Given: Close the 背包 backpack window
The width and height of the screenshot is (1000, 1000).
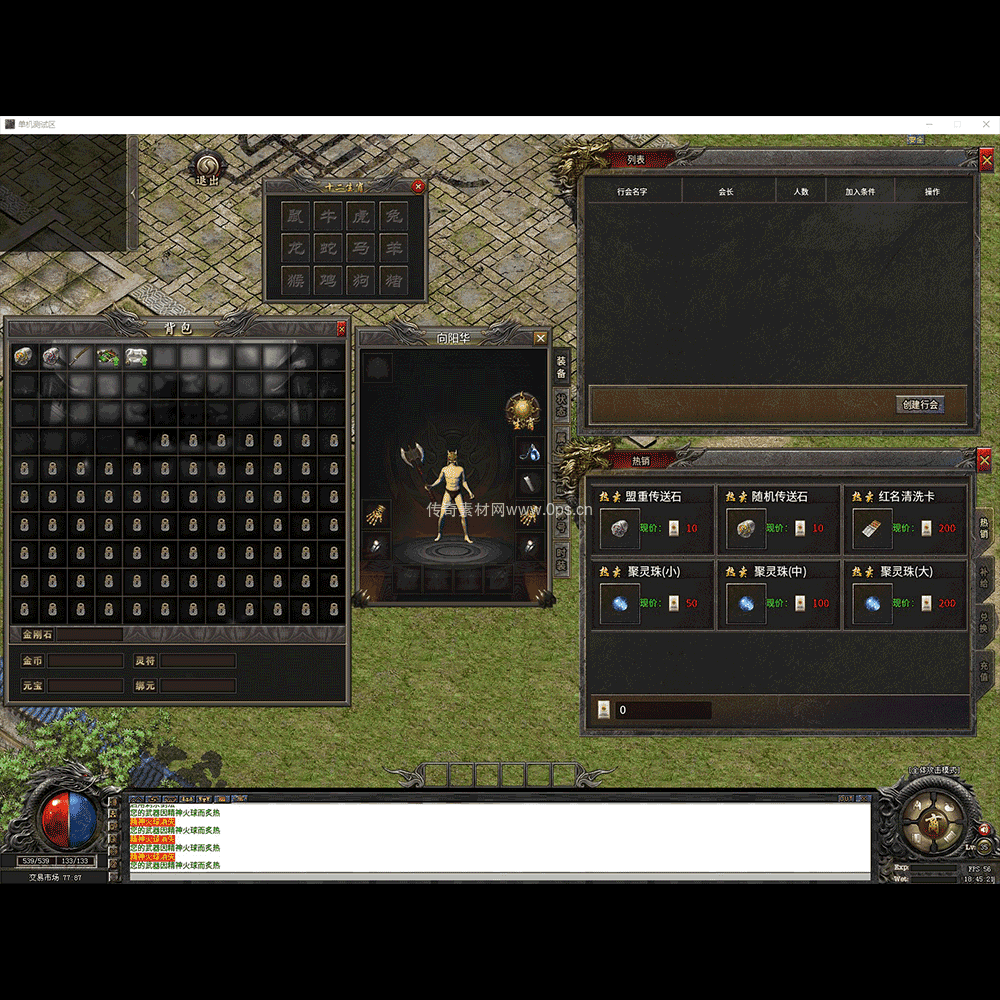Looking at the screenshot, I should coord(341,328).
